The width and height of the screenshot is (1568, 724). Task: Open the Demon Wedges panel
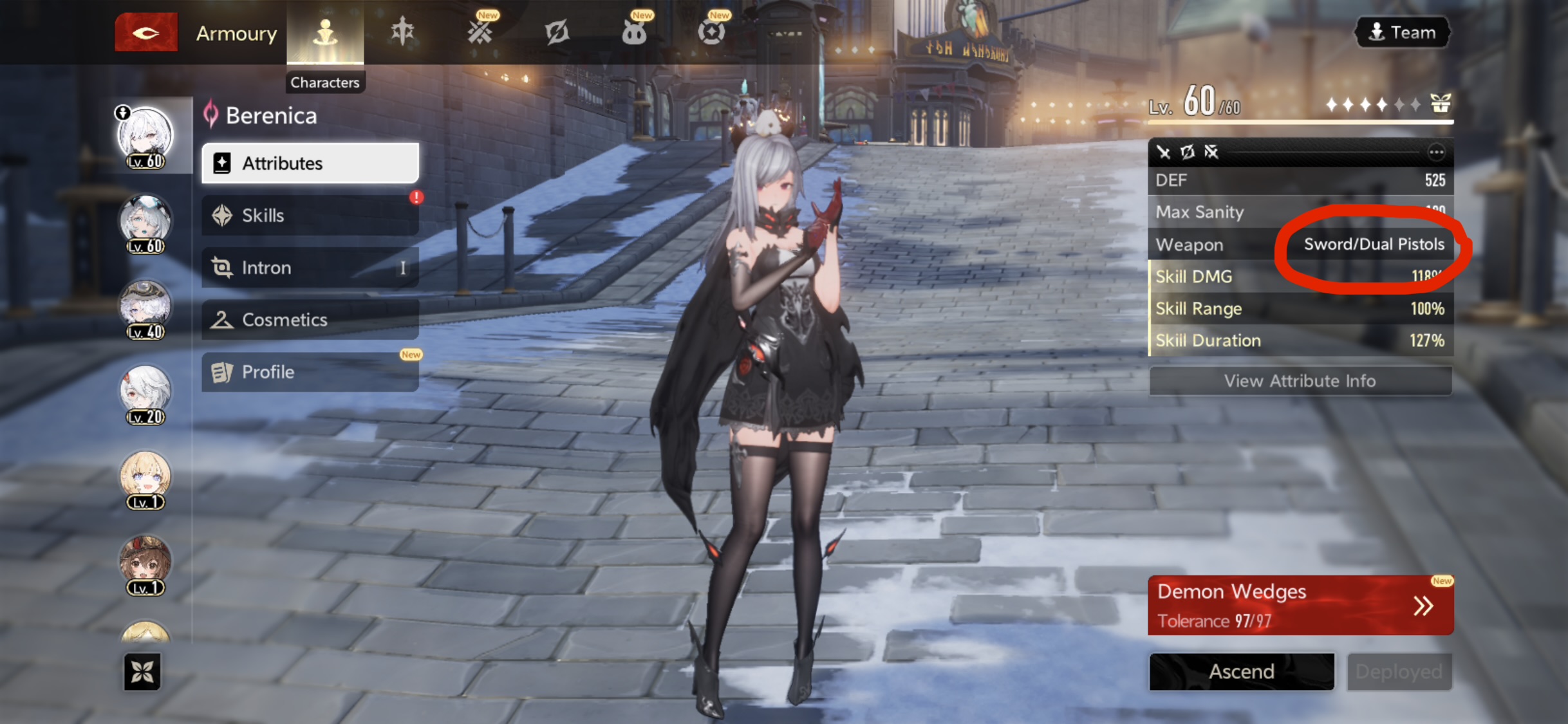click(x=1300, y=605)
